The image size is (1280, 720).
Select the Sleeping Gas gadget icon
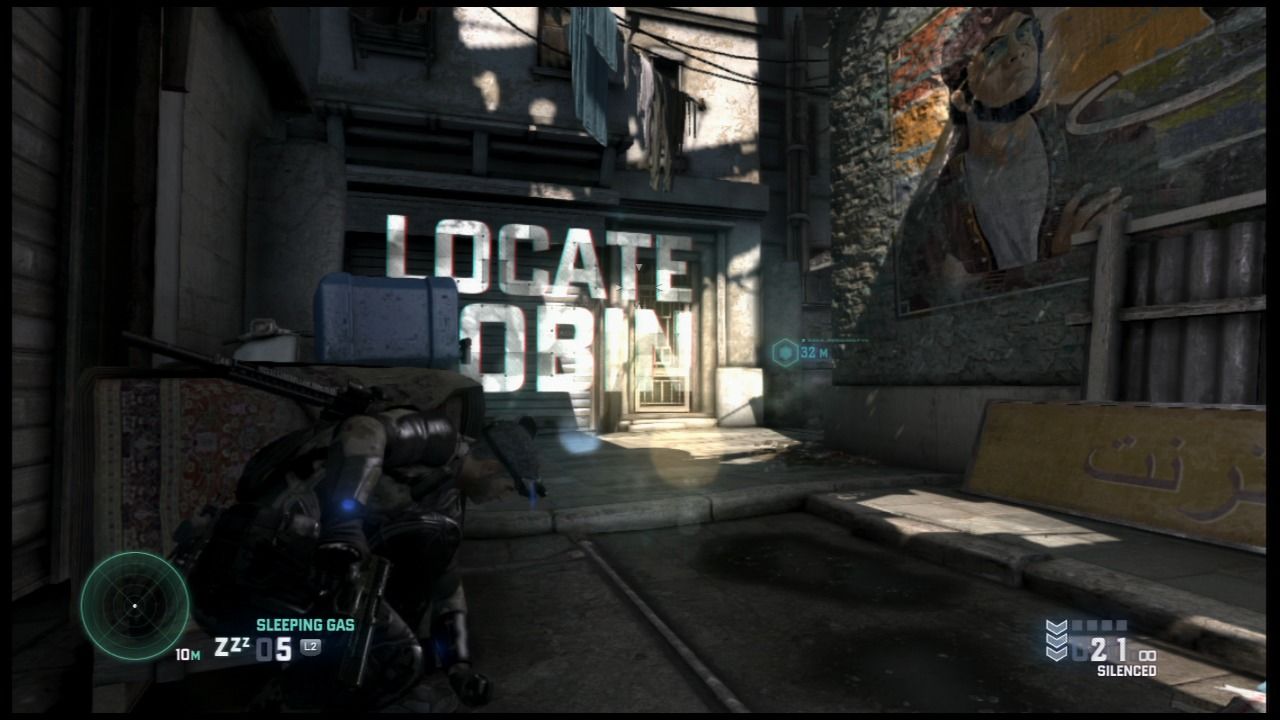[x=232, y=647]
